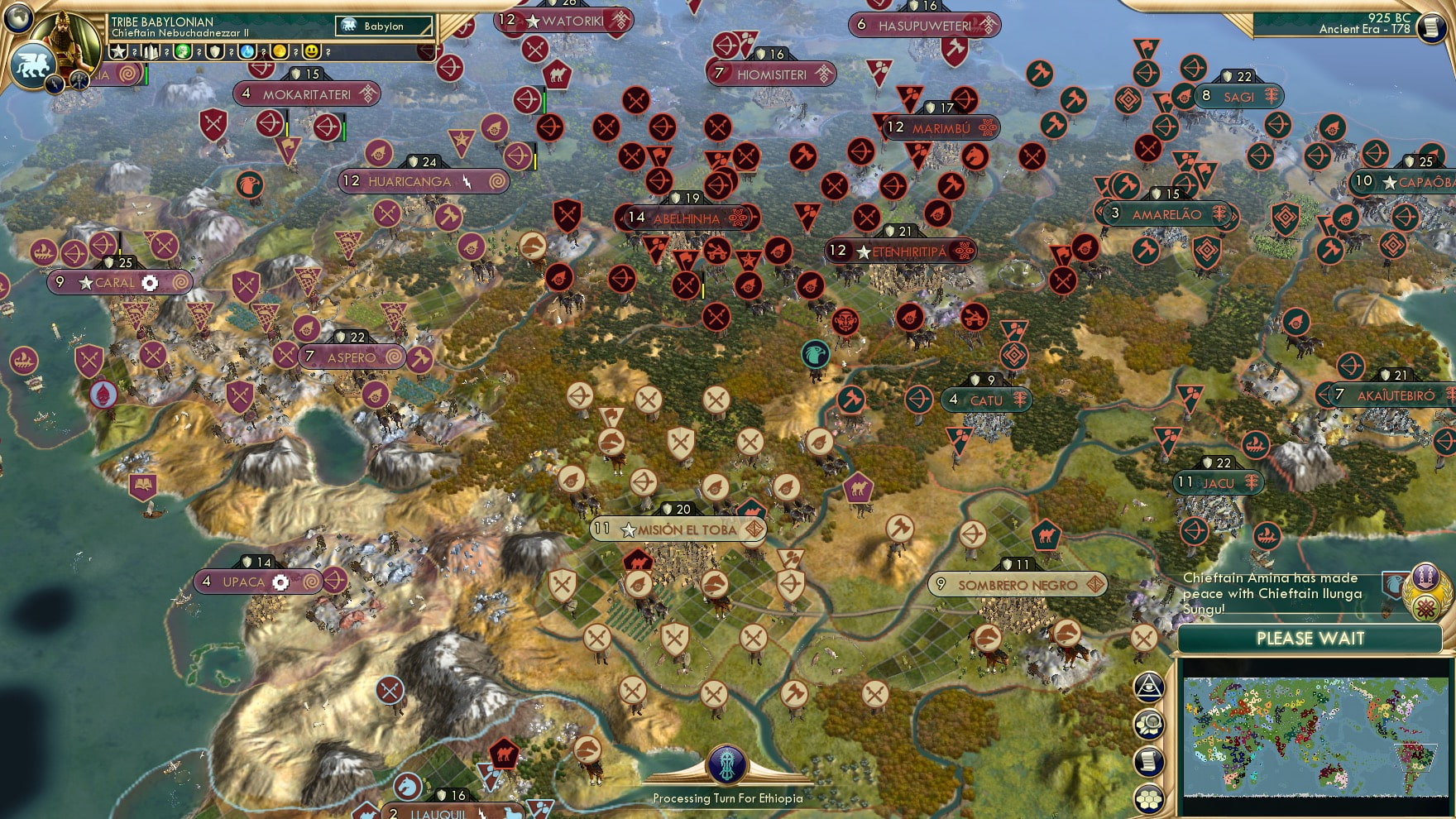1456x819 pixels.
Task: Click the strategic view eye icon by minimap
Action: pyautogui.click(x=1148, y=684)
